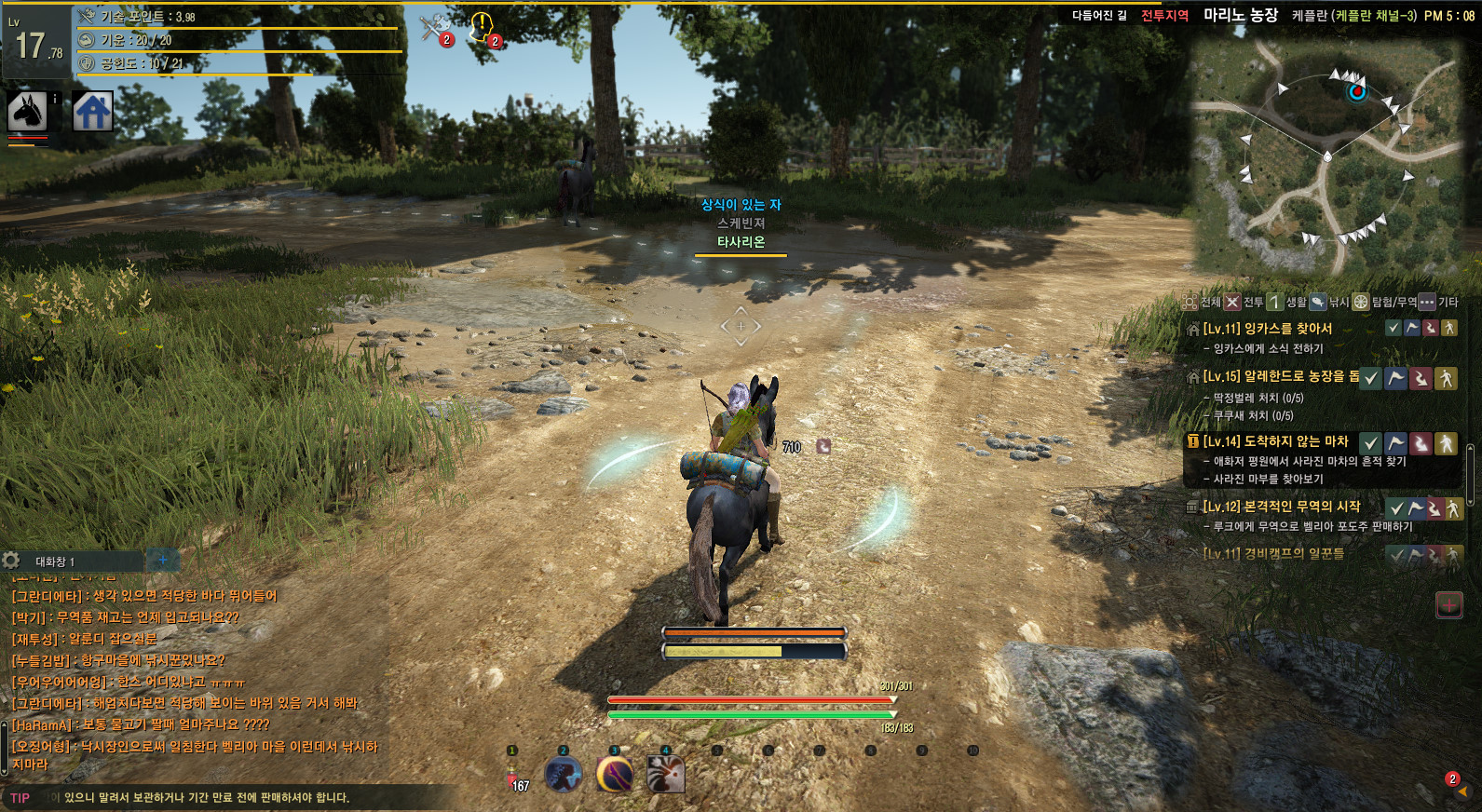Activate the crescent moon skill in slot 3
1482x812 pixels.
(615, 775)
